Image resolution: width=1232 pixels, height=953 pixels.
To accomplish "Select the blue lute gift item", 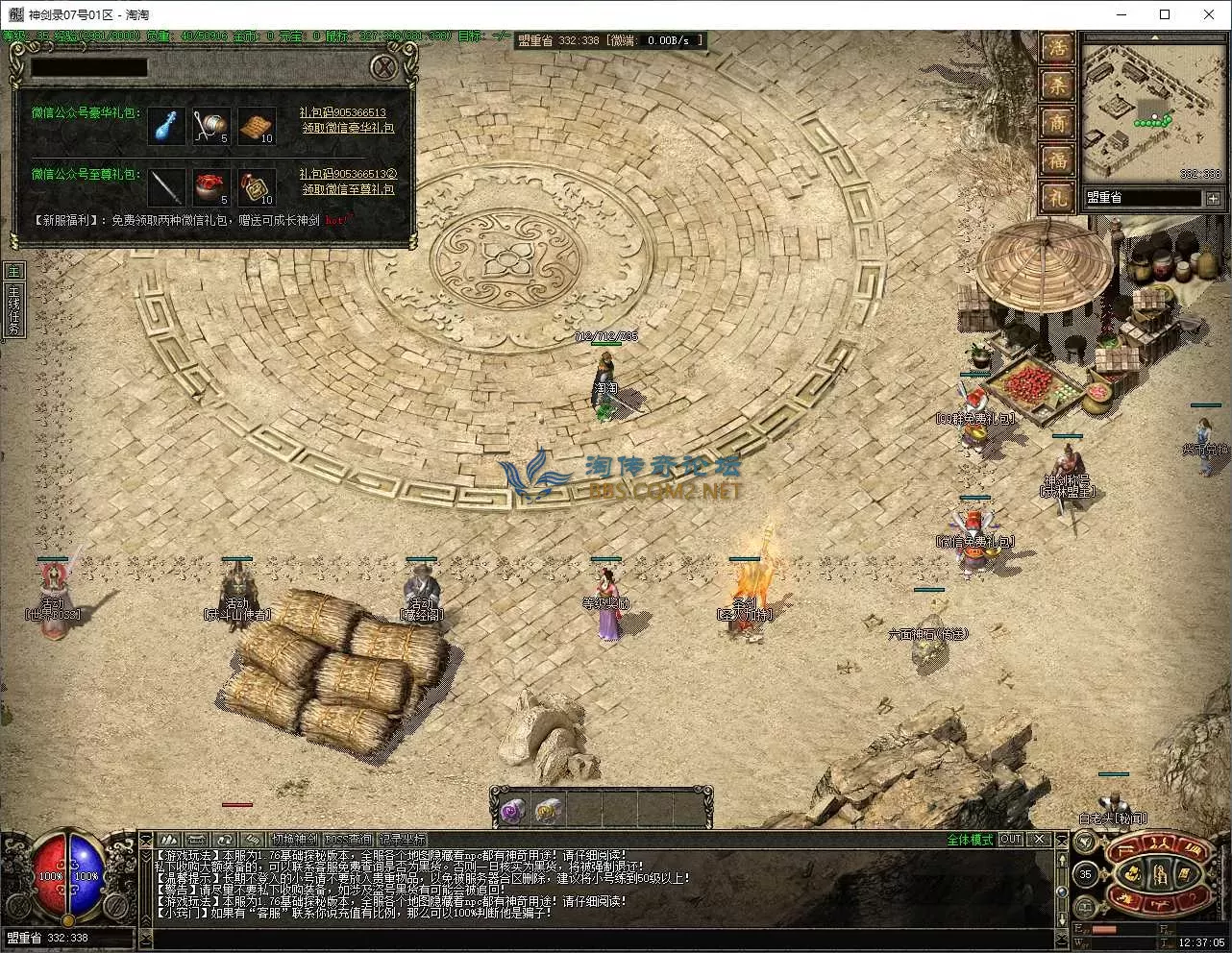I will [167, 126].
